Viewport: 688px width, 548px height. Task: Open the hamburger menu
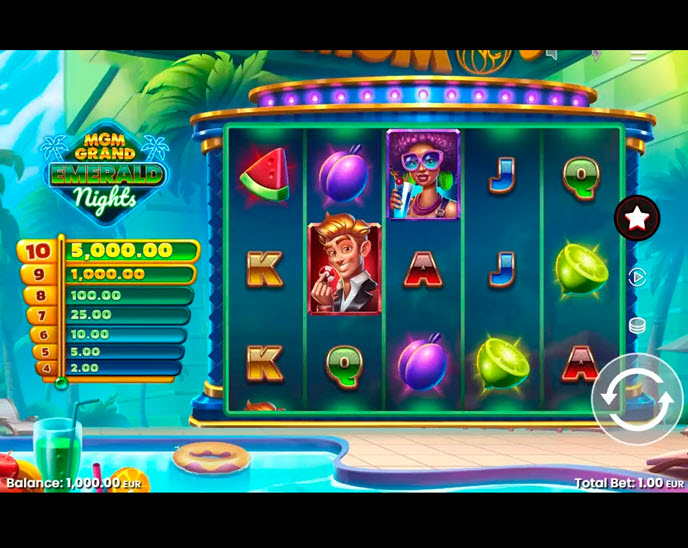point(638,55)
